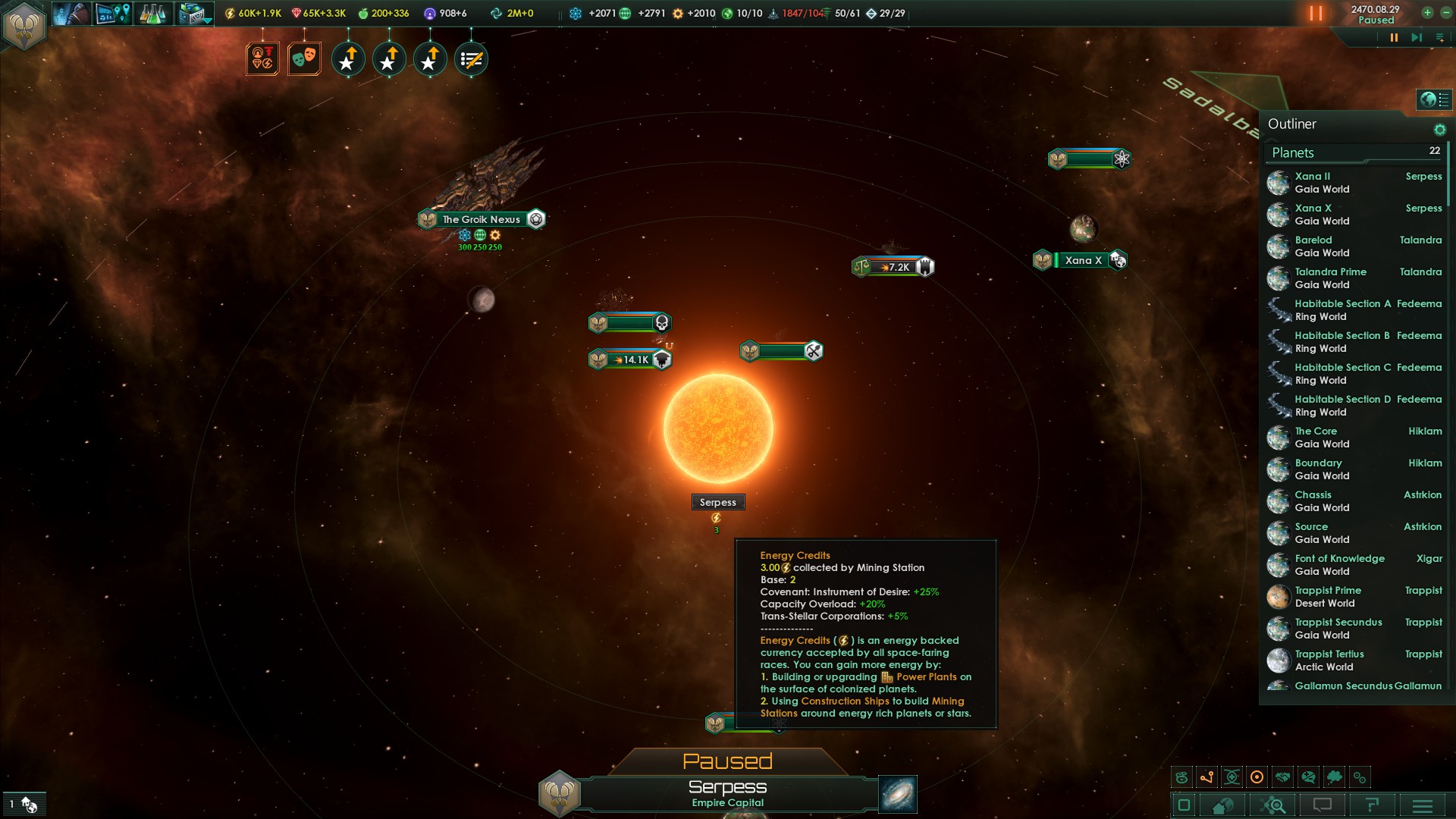Select The Groik Nexus label

click(482, 219)
